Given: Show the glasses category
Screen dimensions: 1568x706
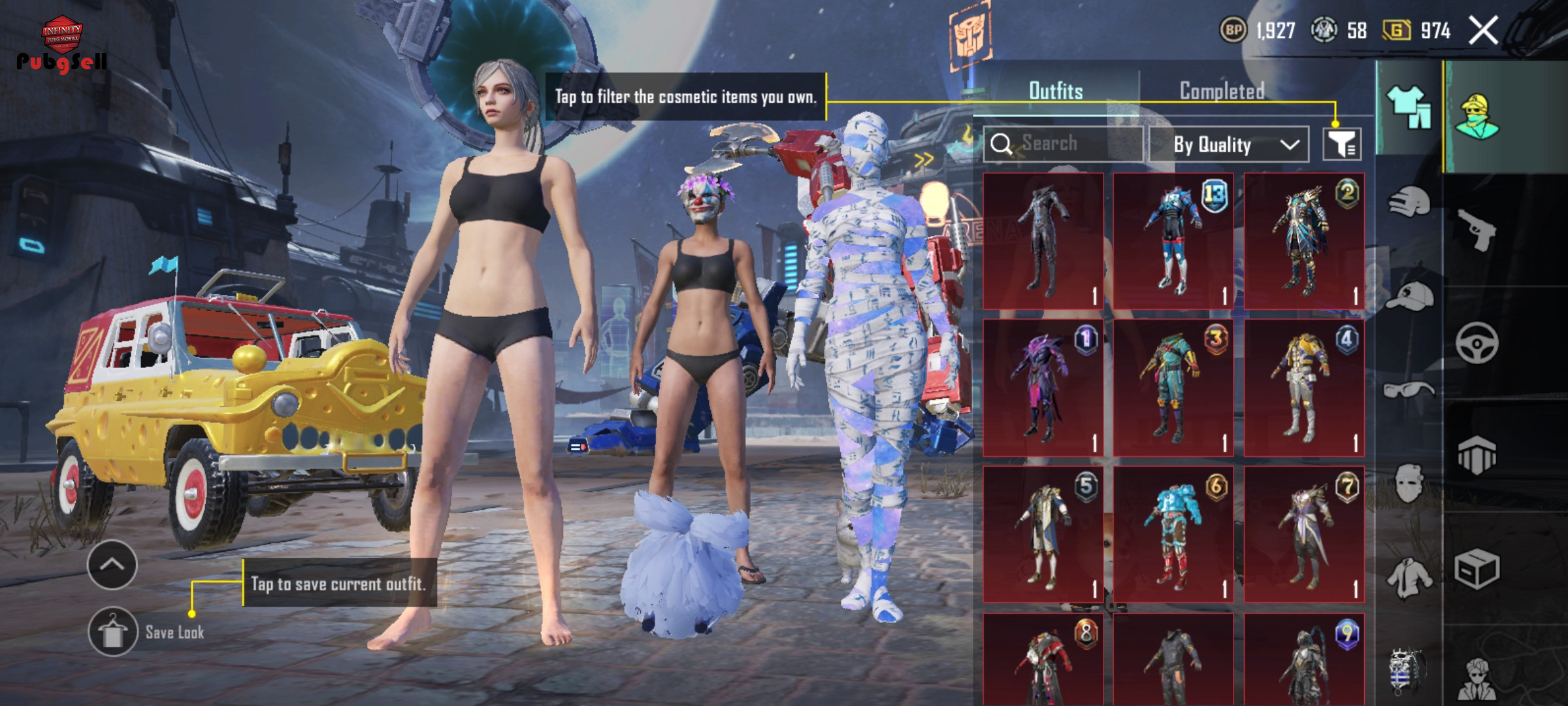Looking at the screenshot, I should point(1409,391).
